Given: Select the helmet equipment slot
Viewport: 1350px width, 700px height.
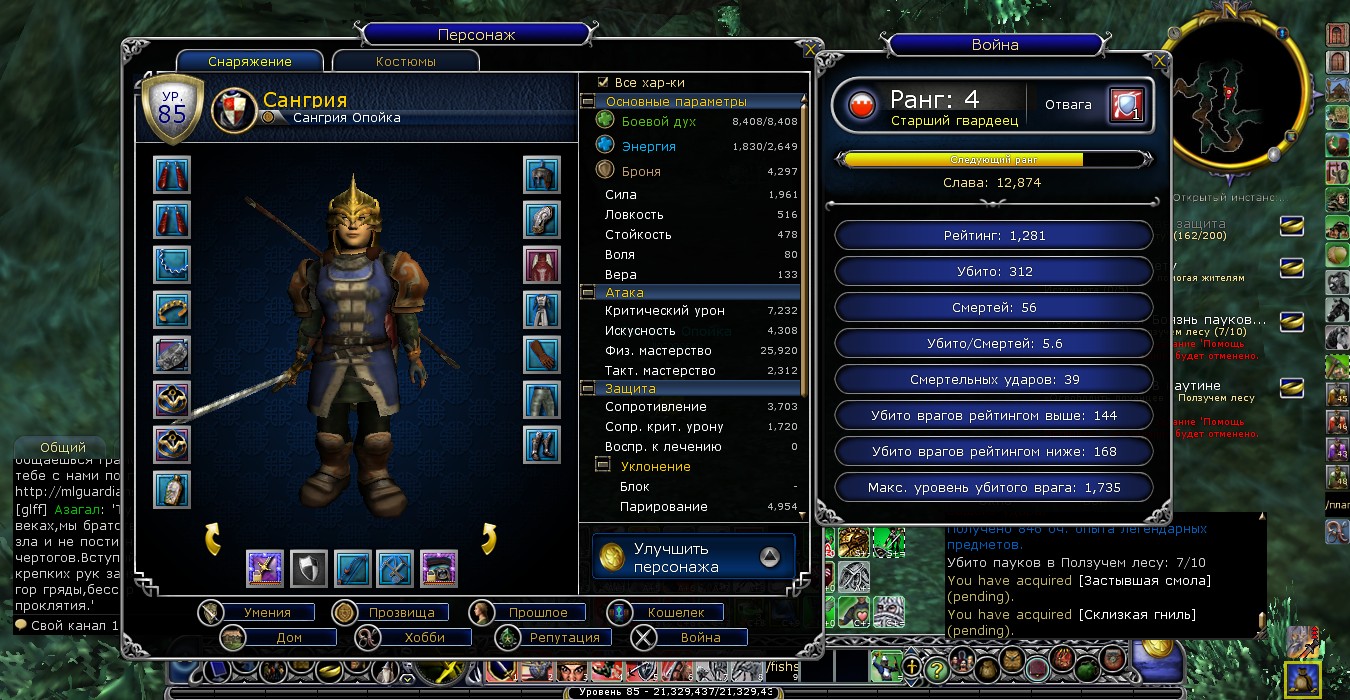Looking at the screenshot, I should tap(541, 174).
